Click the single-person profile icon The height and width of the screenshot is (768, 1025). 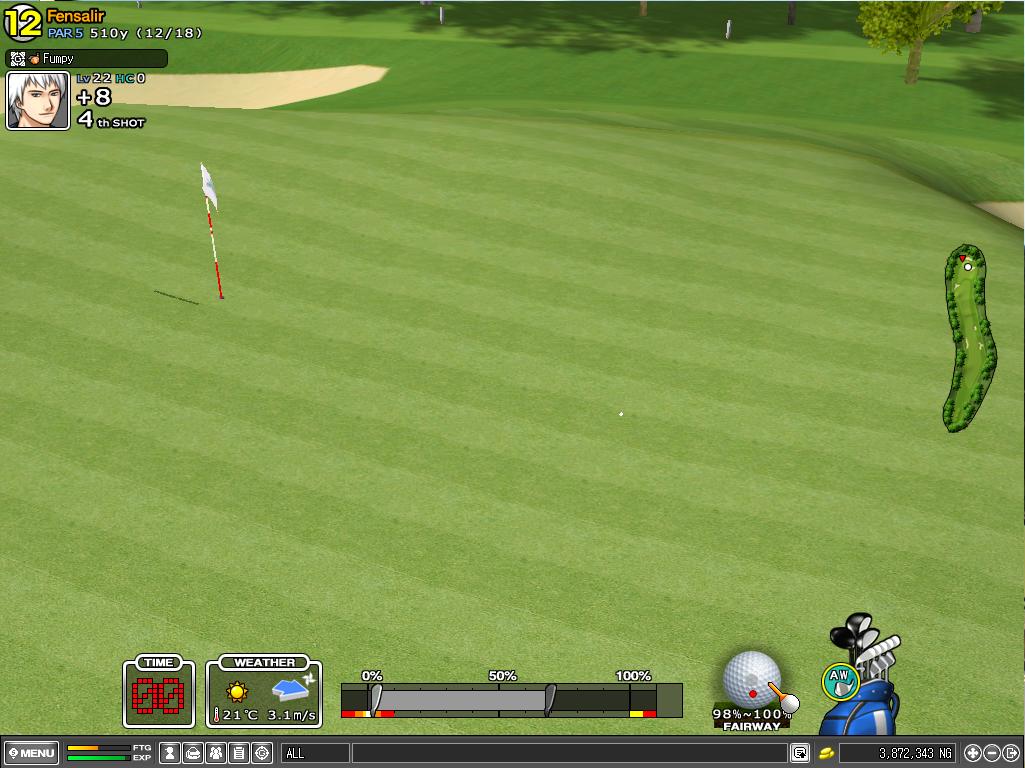tap(170, 753)
